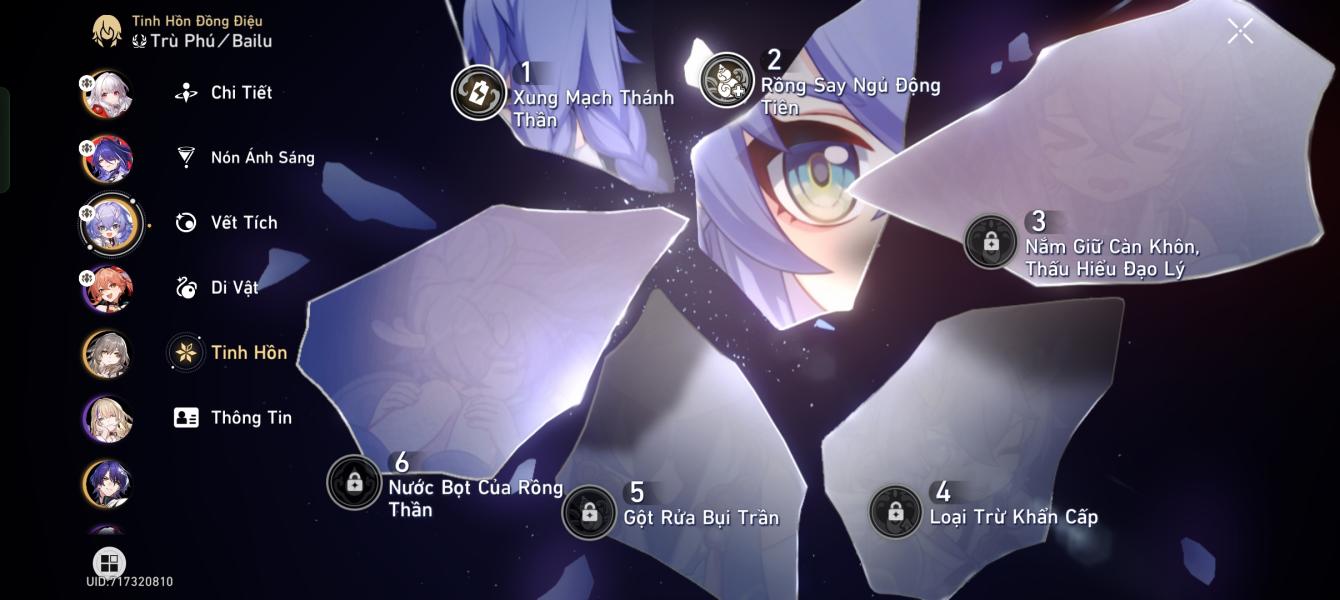This screenshot has width=1340, height=600.
Task: Open locked eidolon 5 Gột Rửa Bụi Trần
Action: click(x=589, y=513)
